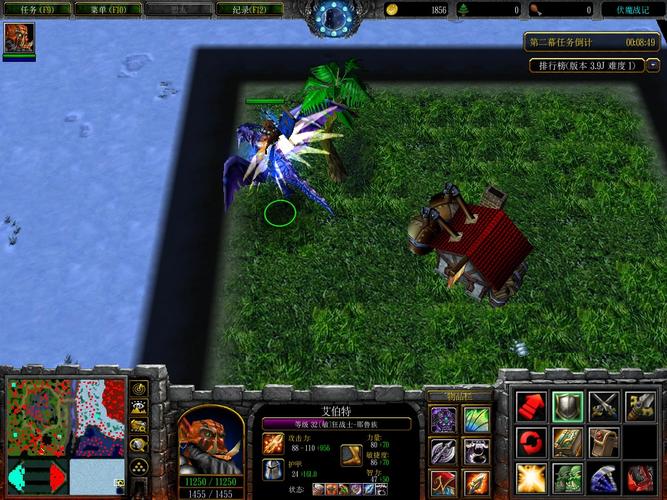Select the shield Stop command
667x500 pixels.
(567, 406)
